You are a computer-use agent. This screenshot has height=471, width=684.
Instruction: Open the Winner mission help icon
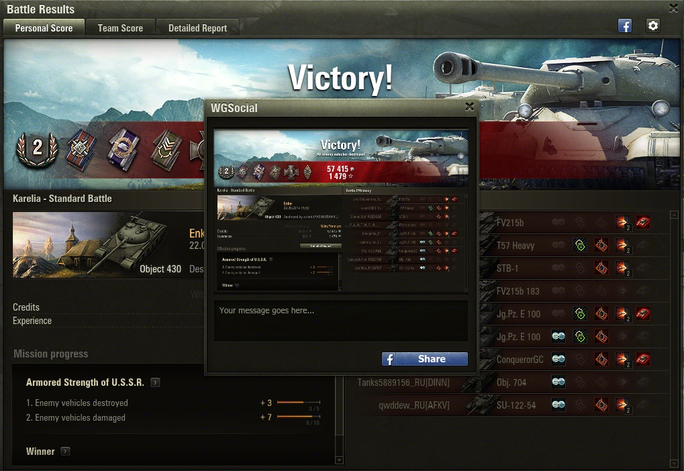pos(65,452)
